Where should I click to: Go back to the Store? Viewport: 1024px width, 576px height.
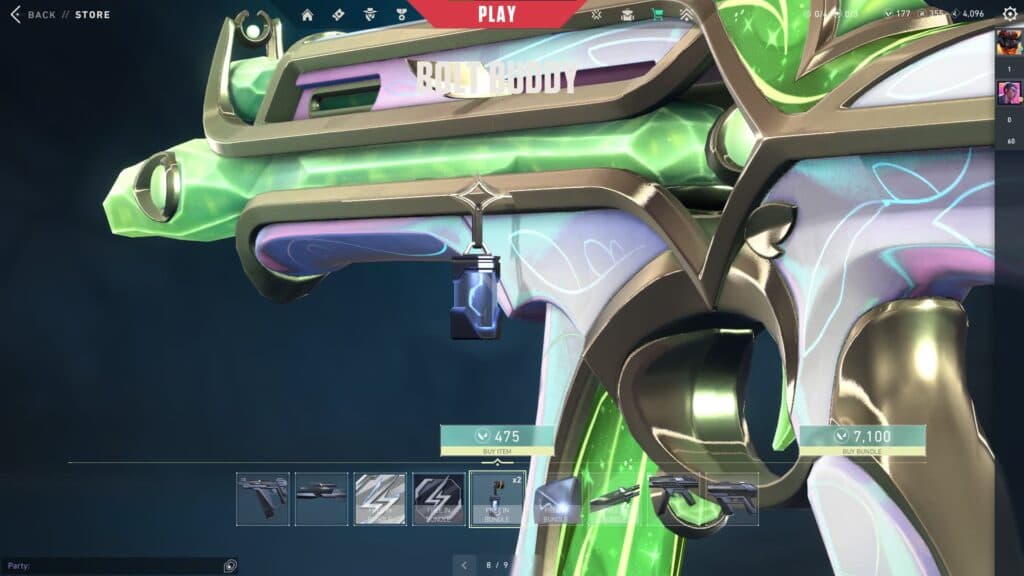click(x=58, y=15)
